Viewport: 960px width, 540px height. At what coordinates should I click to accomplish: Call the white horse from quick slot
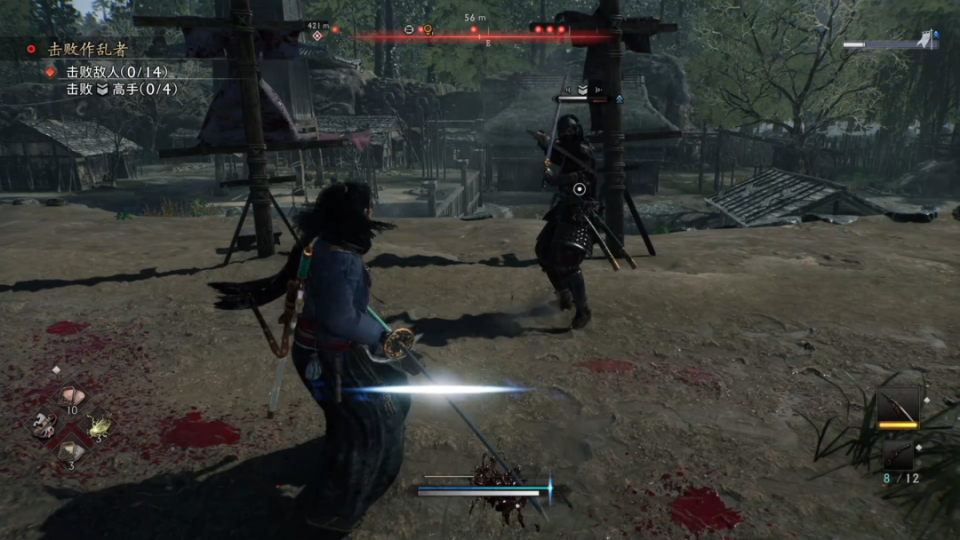tap(43, 425)
